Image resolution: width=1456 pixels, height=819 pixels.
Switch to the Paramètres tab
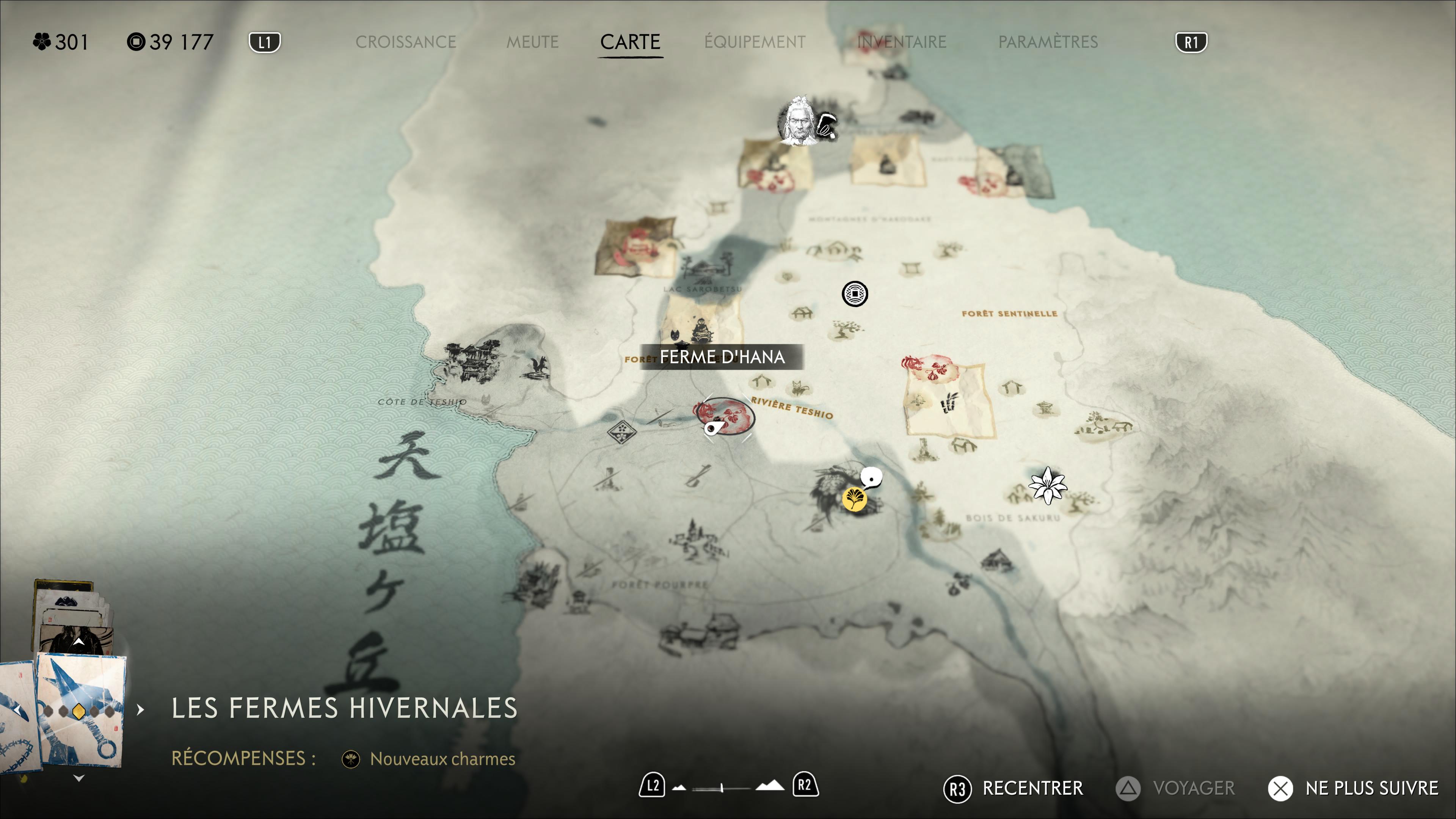[x=1048, y=42]
